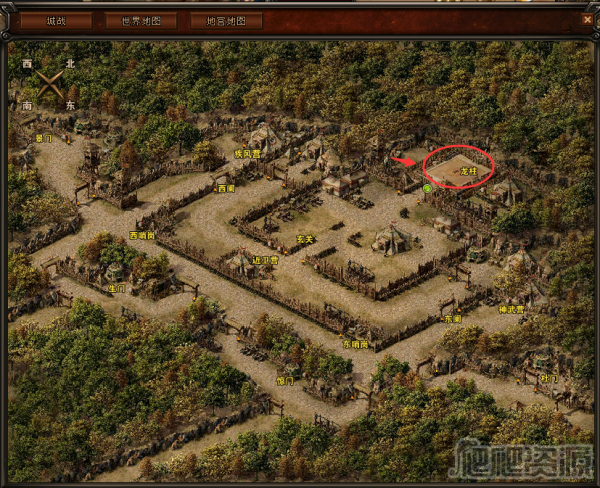The width and height of the screenshot is (600, 488).
Task: Close the map window
Action: click(x=587, y=19)
